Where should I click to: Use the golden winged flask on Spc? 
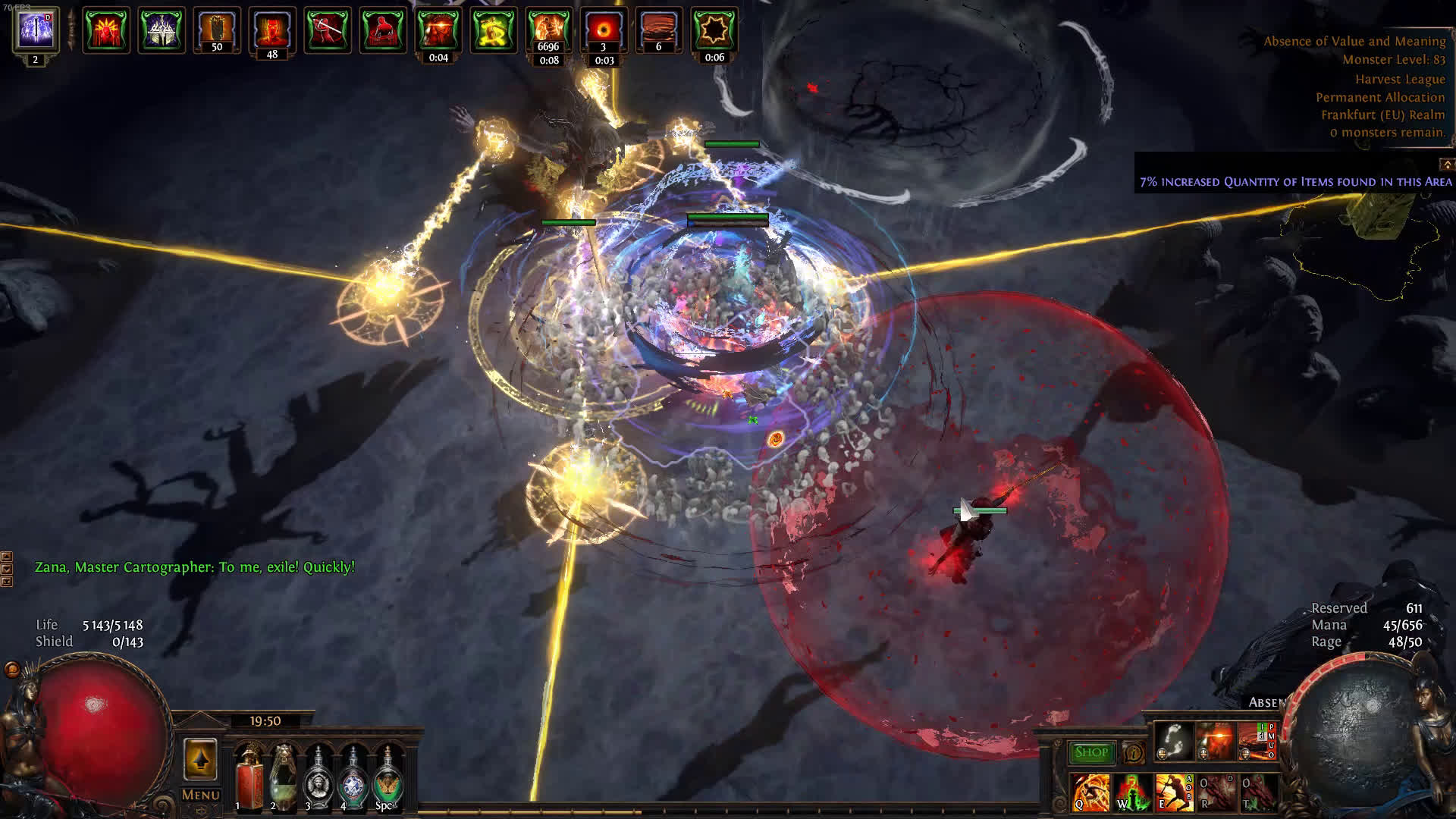tap(388, 774)
